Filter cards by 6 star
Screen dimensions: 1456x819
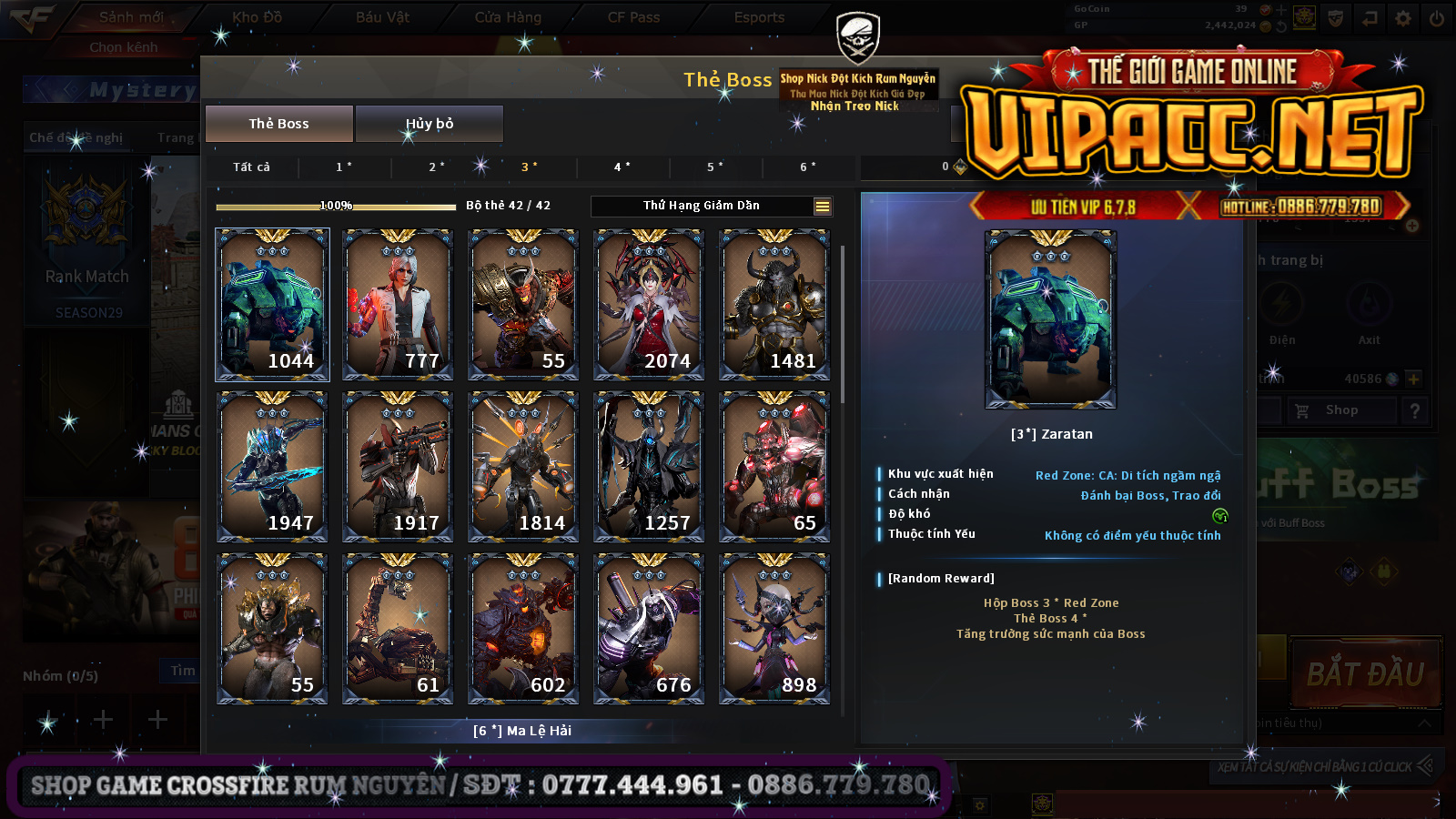tap(807, 167)
